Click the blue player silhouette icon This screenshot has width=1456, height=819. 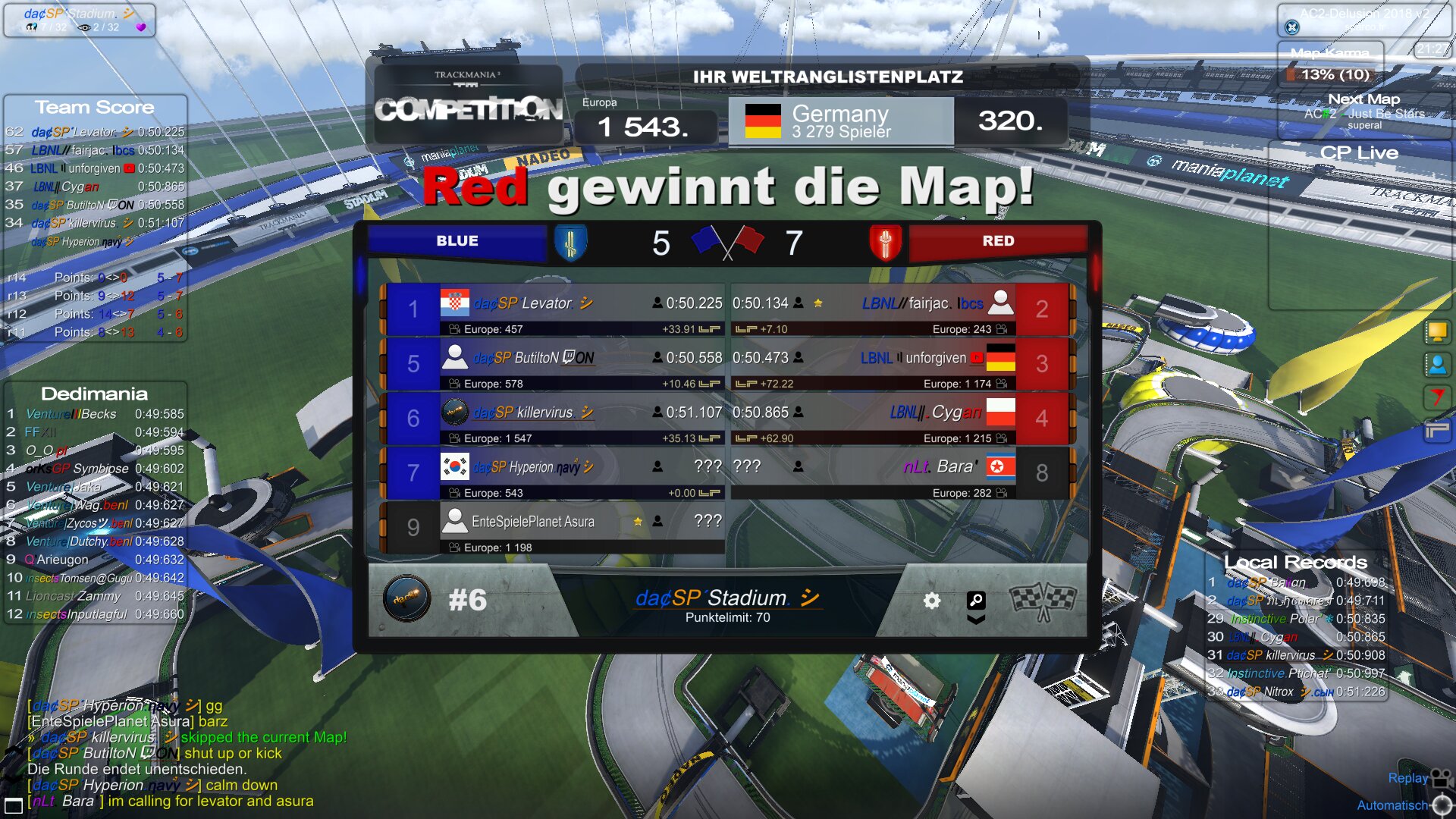click(x=1436, y=365)
